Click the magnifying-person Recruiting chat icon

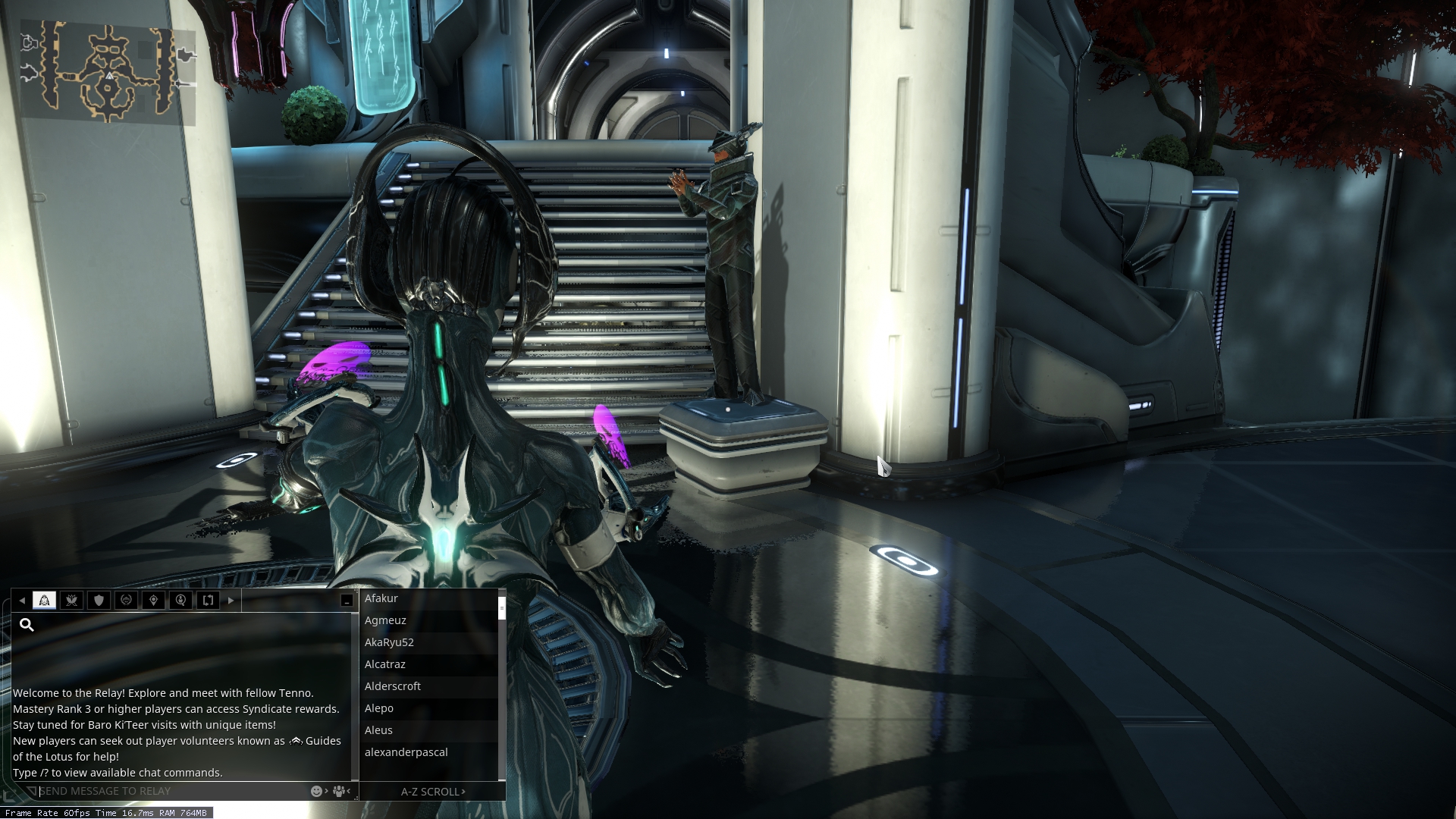click(181, 600)
